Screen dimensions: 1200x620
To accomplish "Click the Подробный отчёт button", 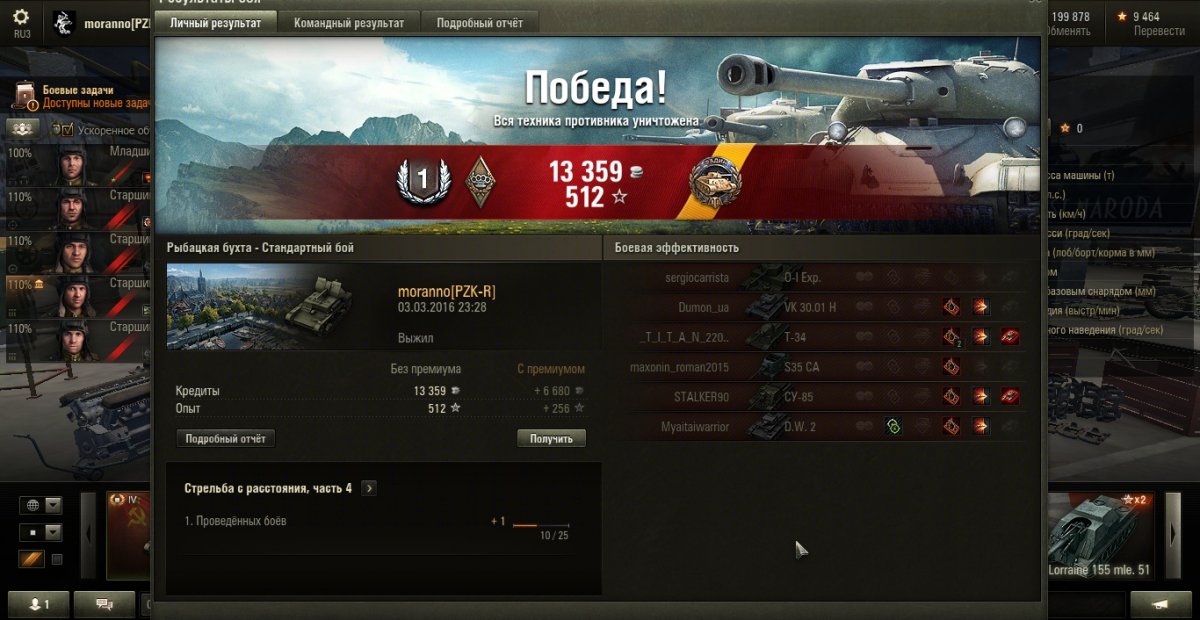I will point(225,438).
